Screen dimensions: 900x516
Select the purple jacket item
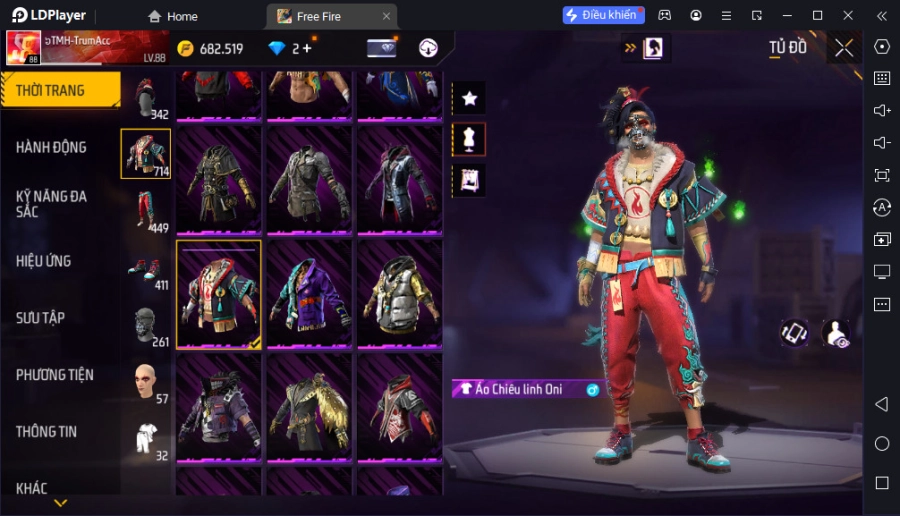click(309, 295)
